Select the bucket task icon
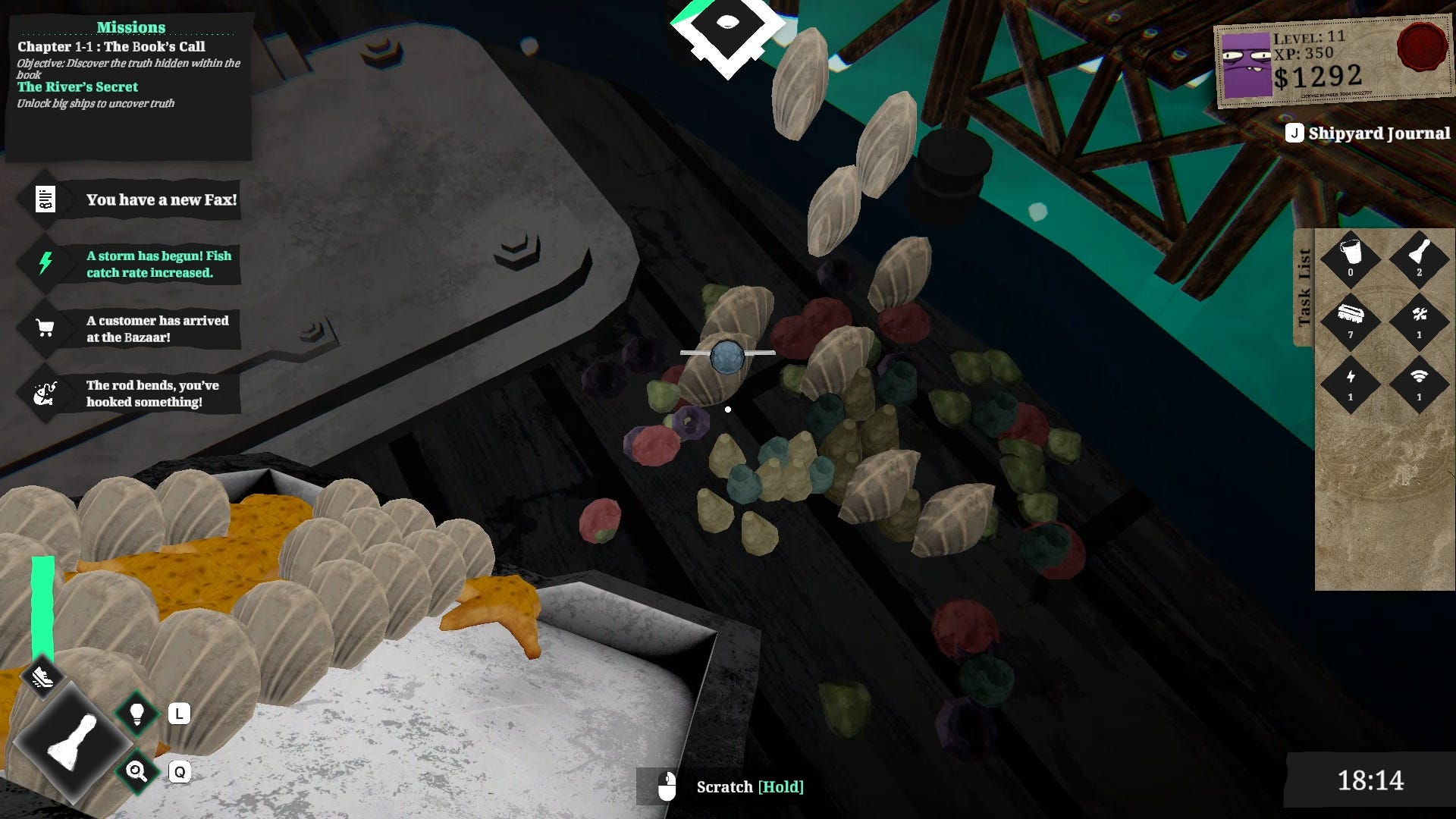The image size is (1456, 819). (x=1350, y=256)
